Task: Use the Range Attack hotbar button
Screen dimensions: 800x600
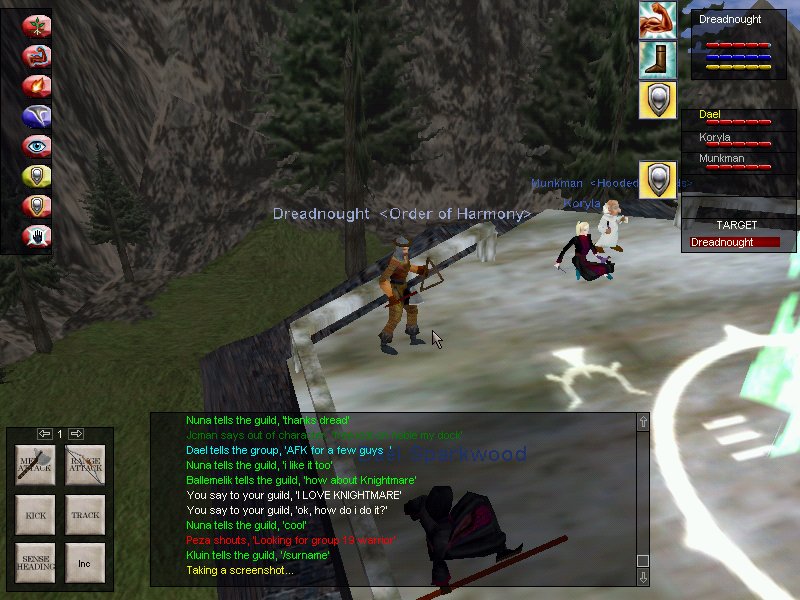Action: 84,466
